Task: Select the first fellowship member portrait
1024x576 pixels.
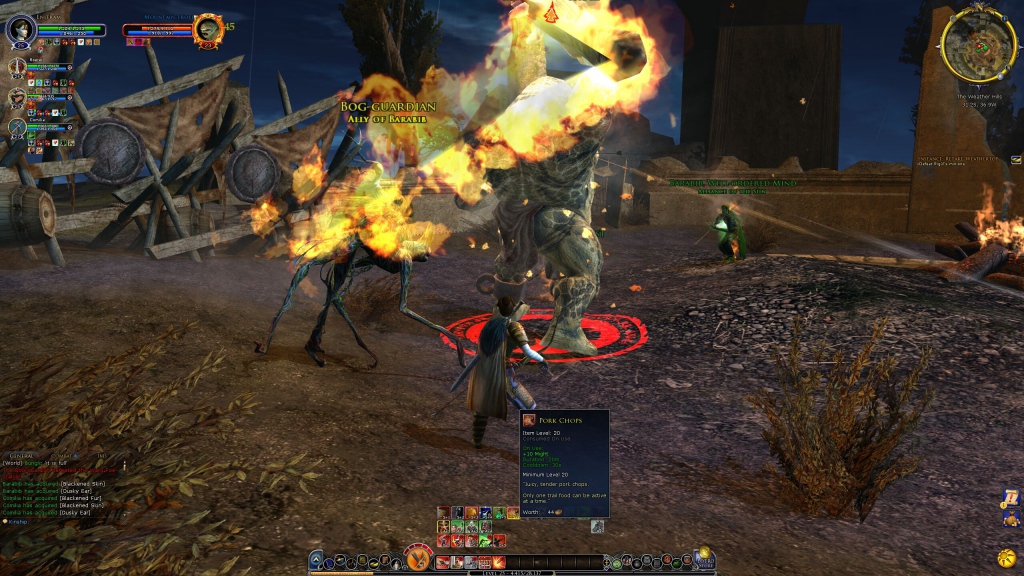Action: click(x=17, y=67)
